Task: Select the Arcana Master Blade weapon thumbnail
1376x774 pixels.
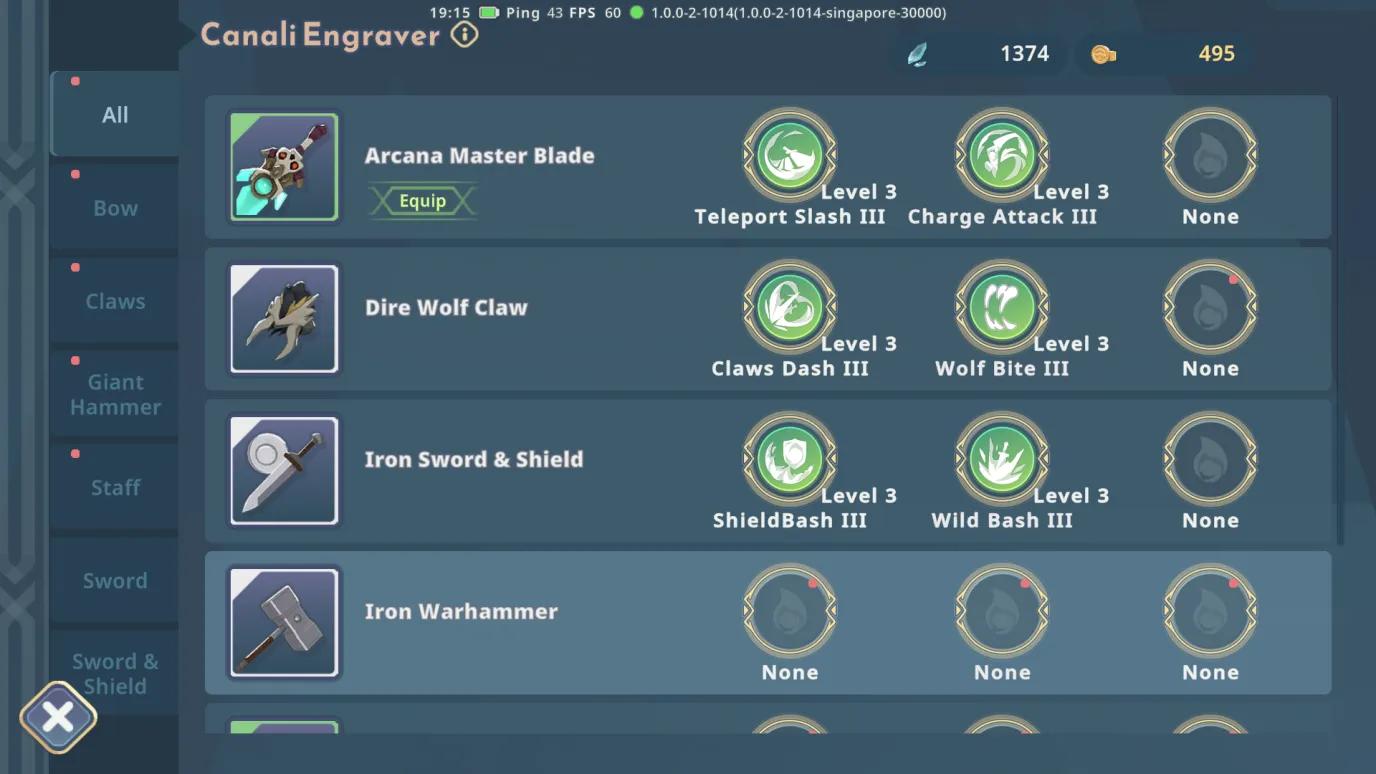Action: tap(284, 167)
